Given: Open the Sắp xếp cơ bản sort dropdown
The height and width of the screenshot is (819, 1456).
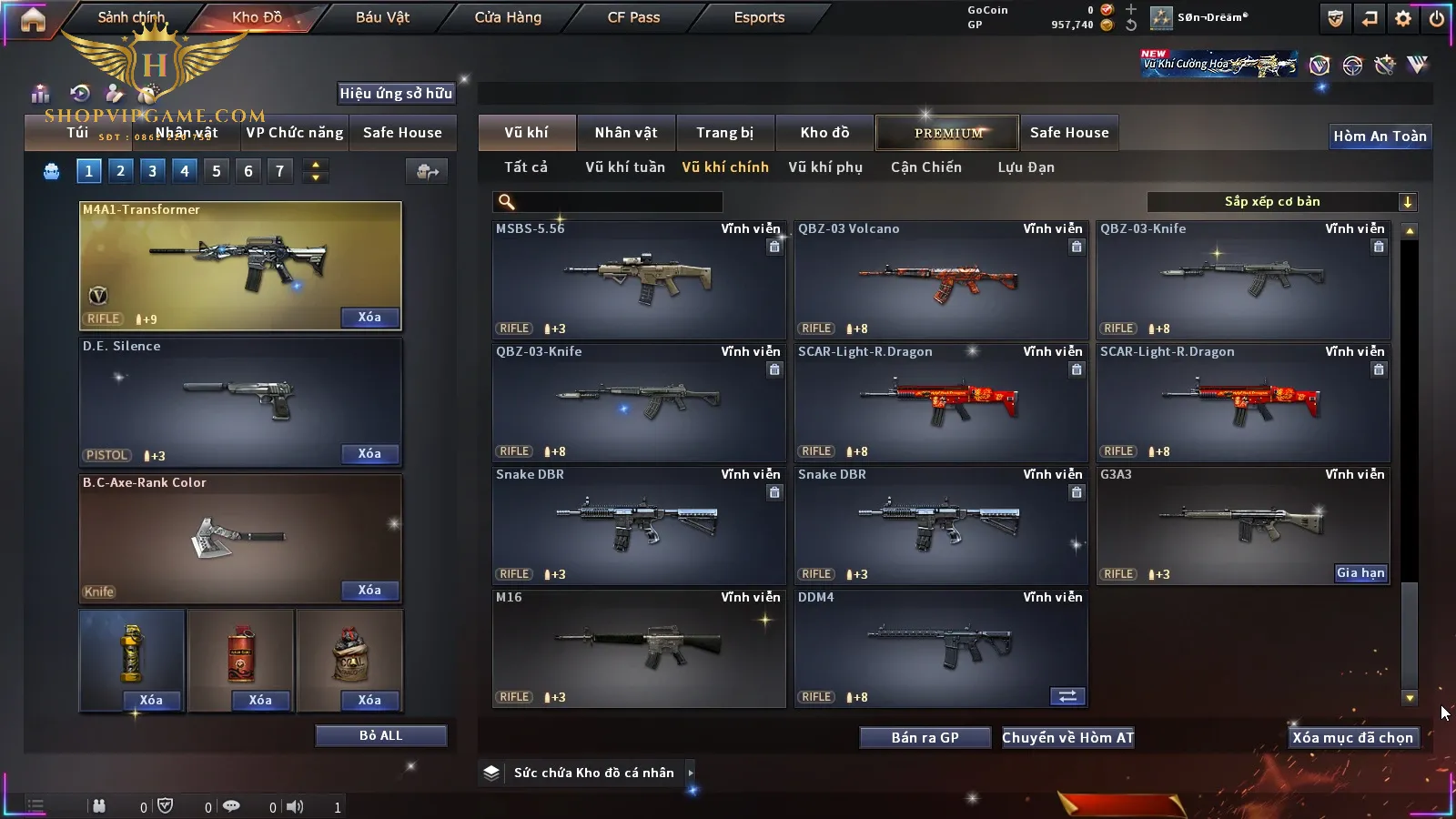Looking at the screenshot, I should coord(1281,202).
